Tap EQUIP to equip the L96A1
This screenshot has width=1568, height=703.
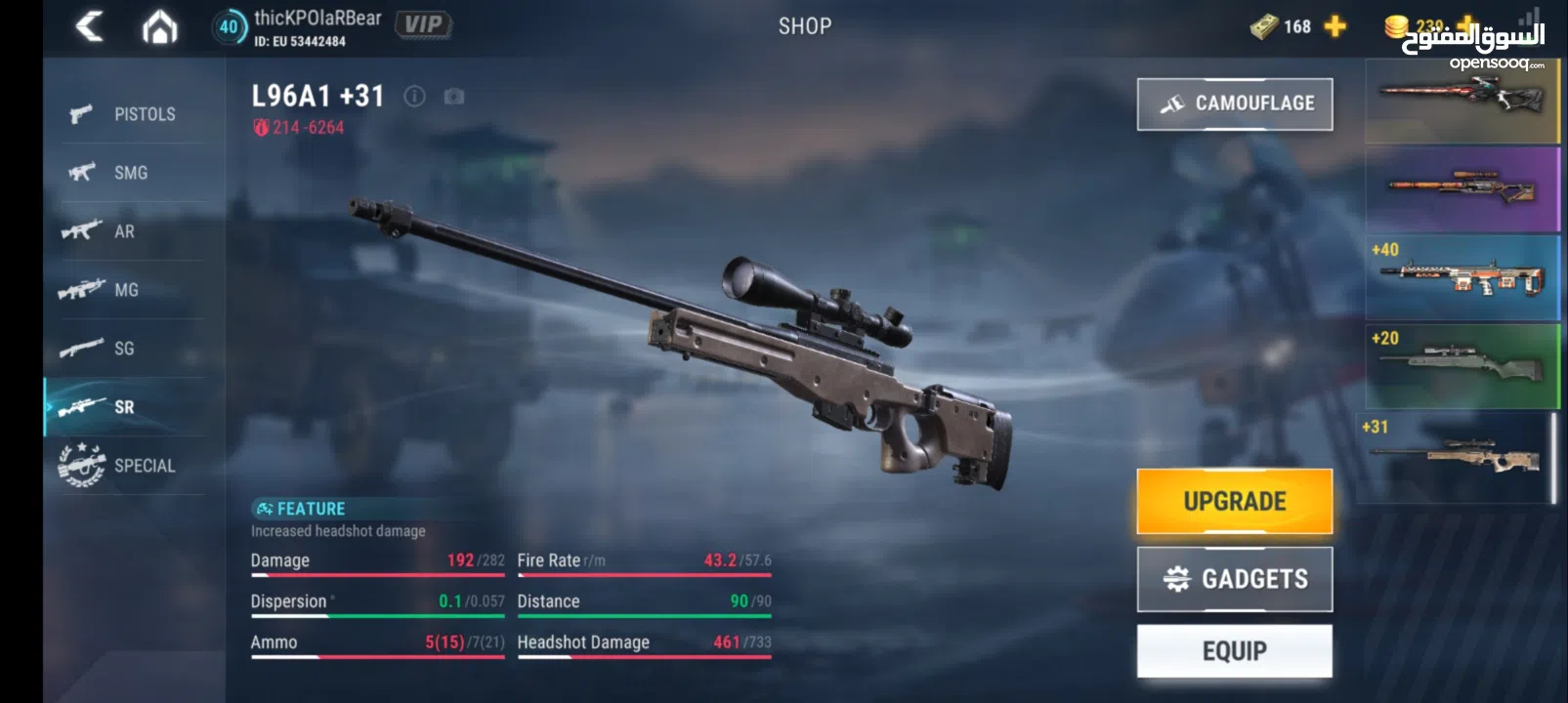(1234, 649)
